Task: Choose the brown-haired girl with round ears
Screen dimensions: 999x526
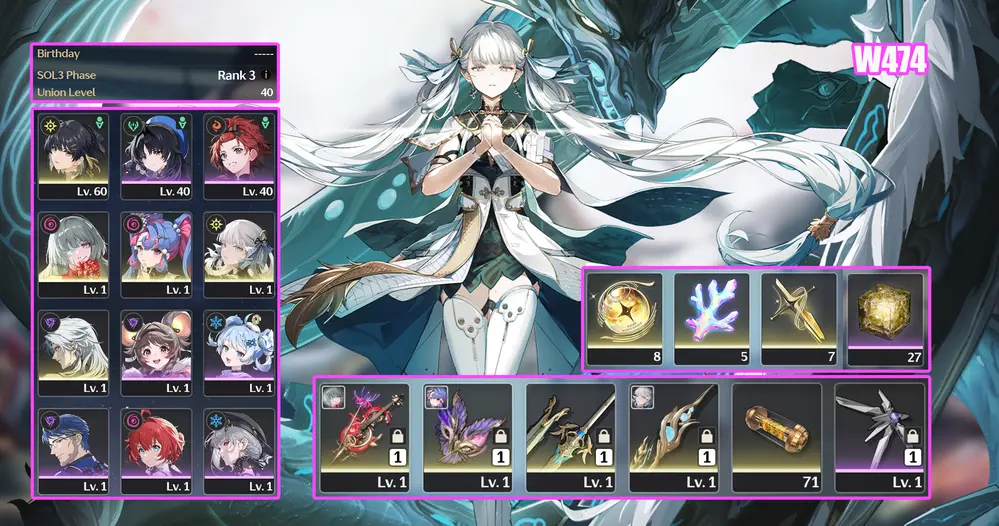Action: 156,352
